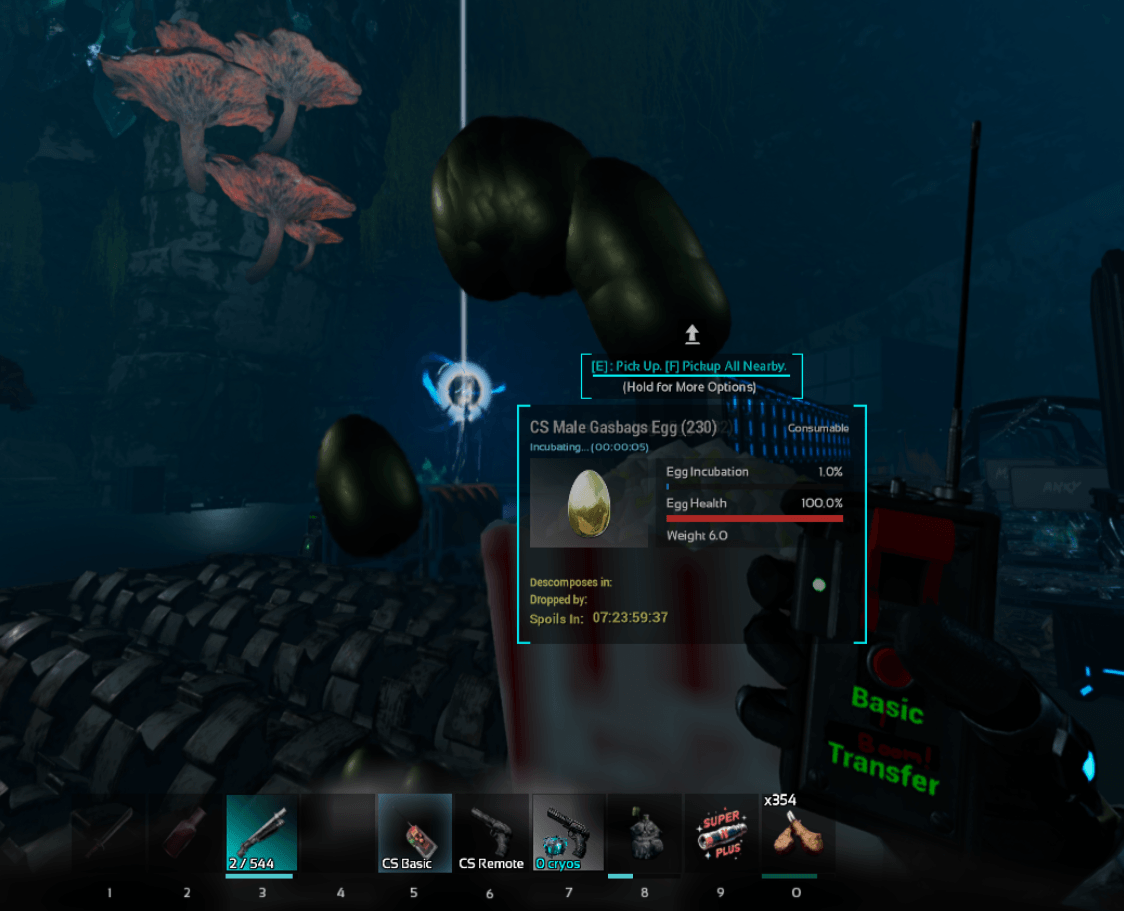Choose the red bottle hotbar slot

[x=186, y=832]
